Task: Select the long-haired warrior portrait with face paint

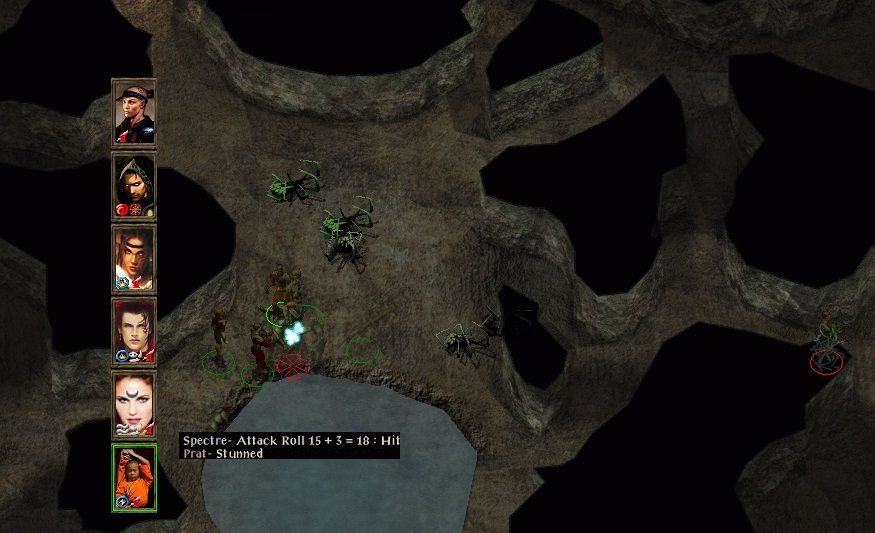Action: [x=134, y=258]
